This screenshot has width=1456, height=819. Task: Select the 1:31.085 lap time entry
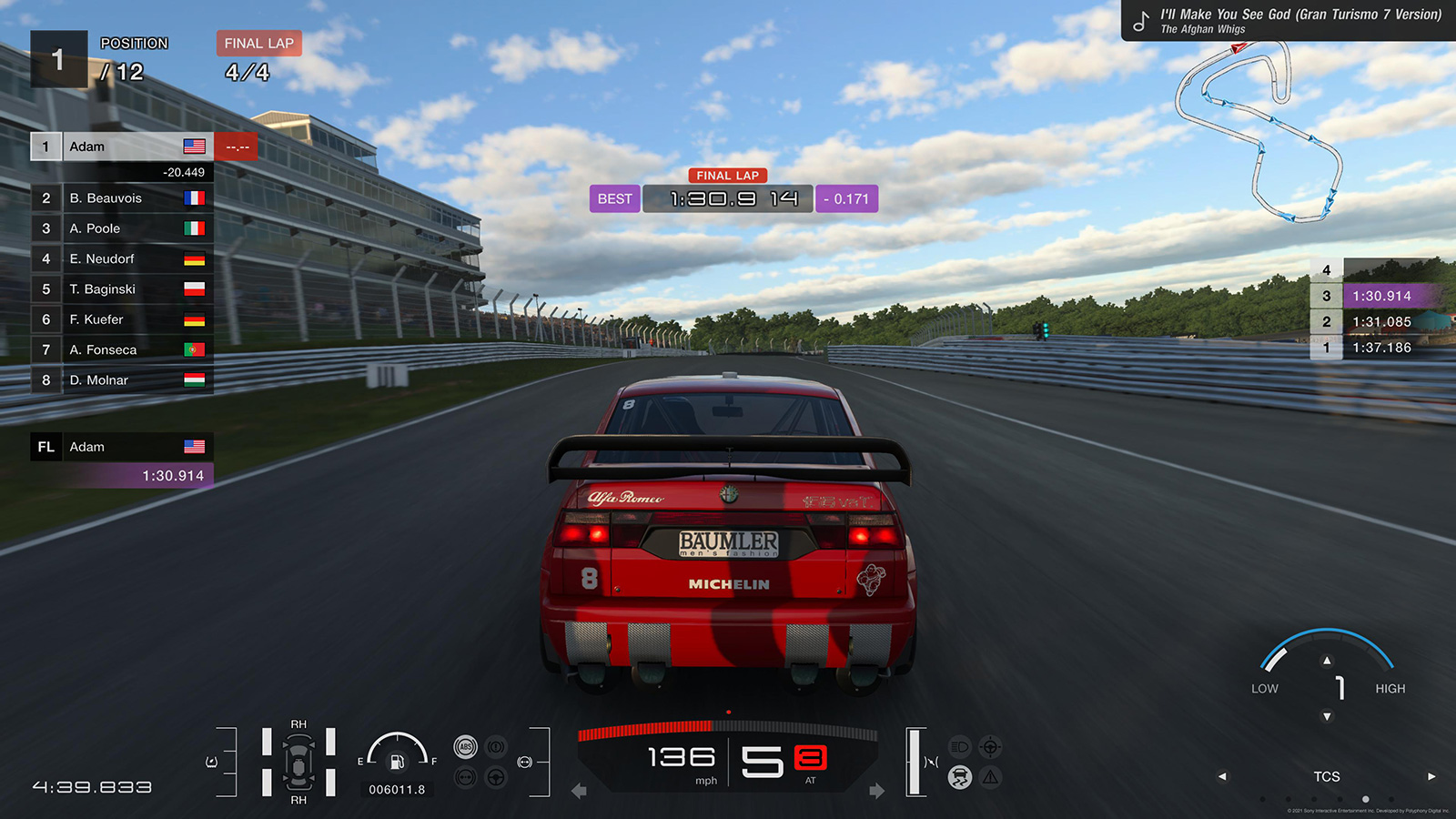pos(1380,322)
